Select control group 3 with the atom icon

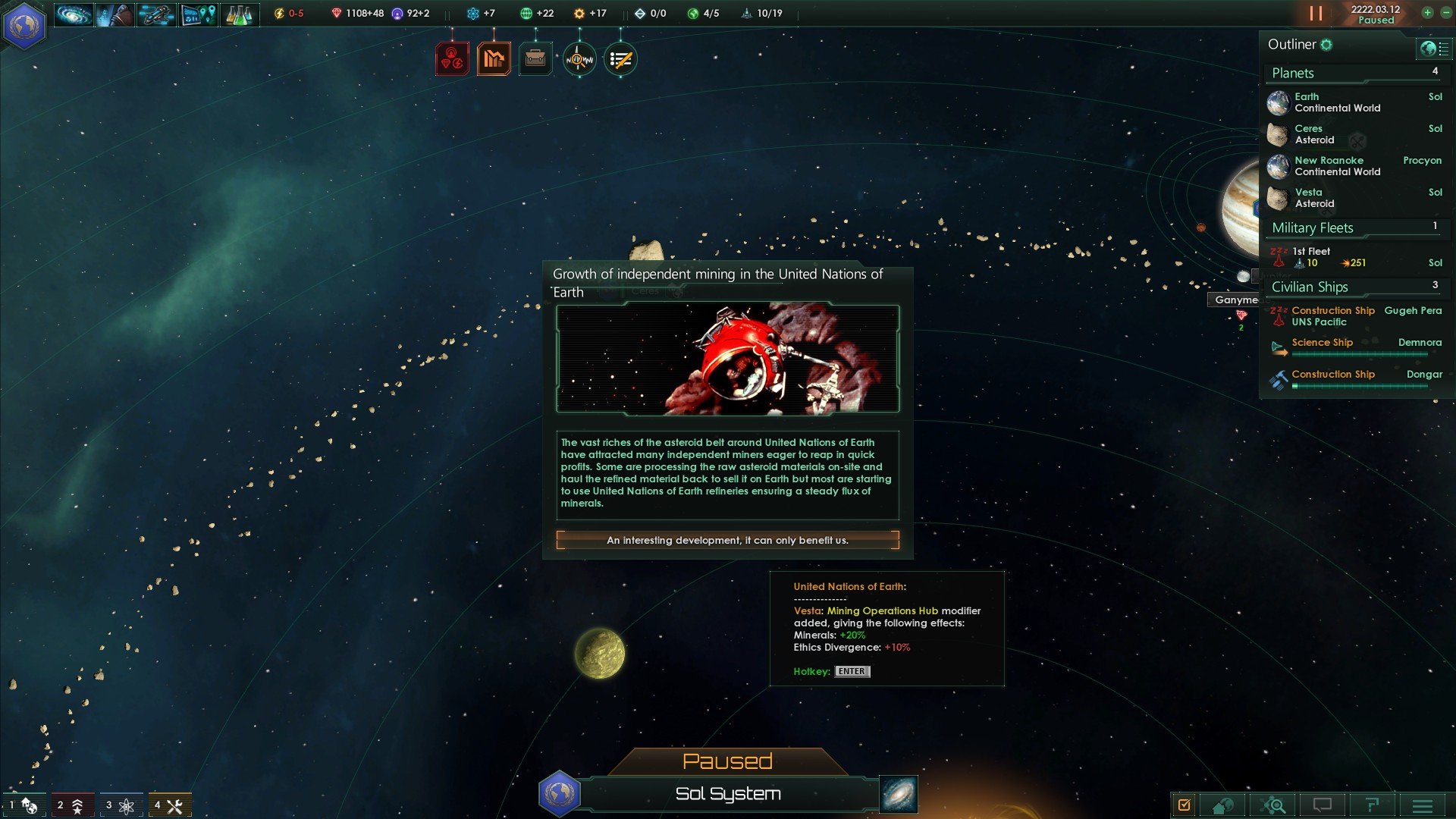point(121,805)
